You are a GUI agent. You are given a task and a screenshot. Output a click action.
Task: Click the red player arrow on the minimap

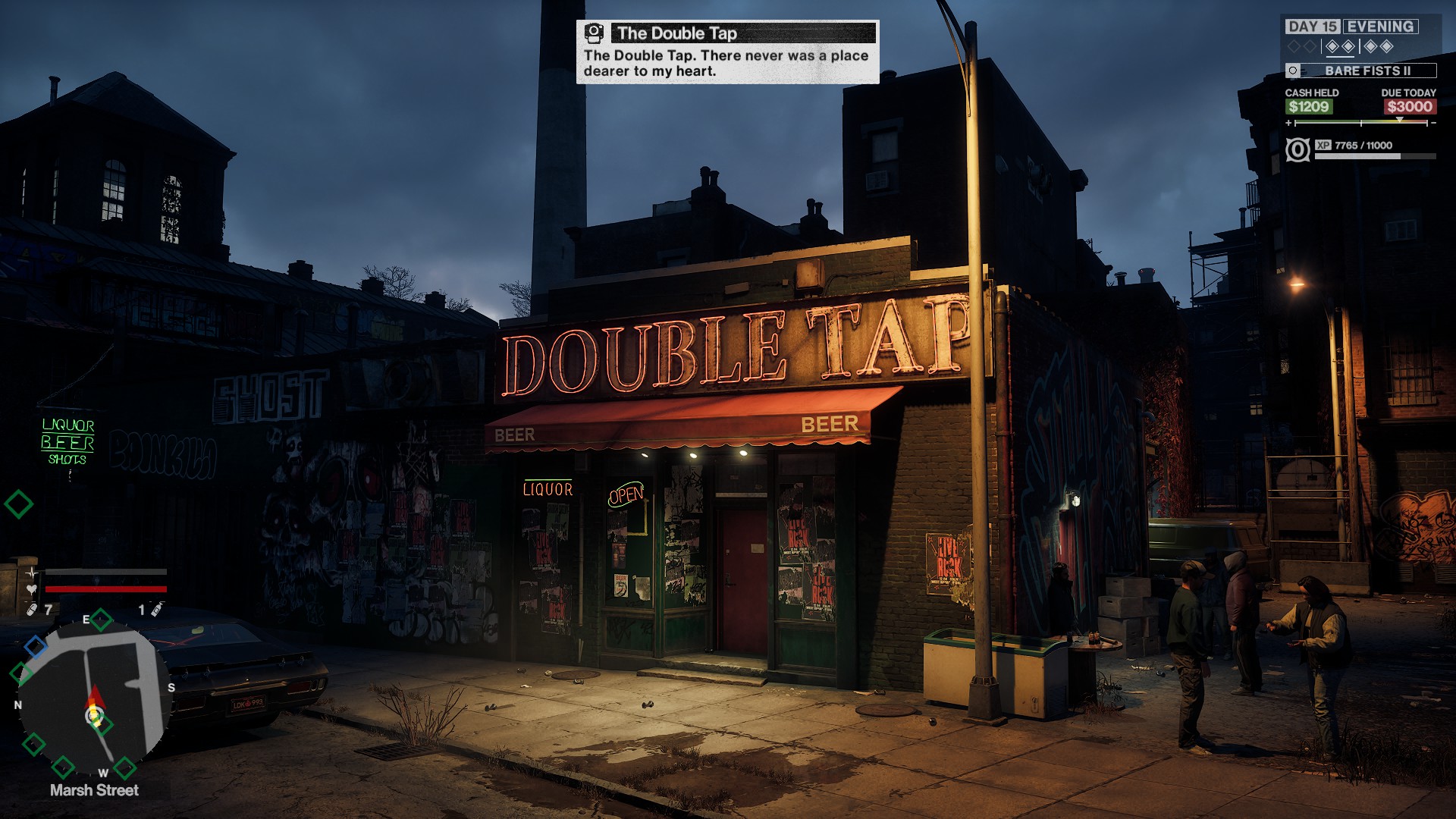96,698
